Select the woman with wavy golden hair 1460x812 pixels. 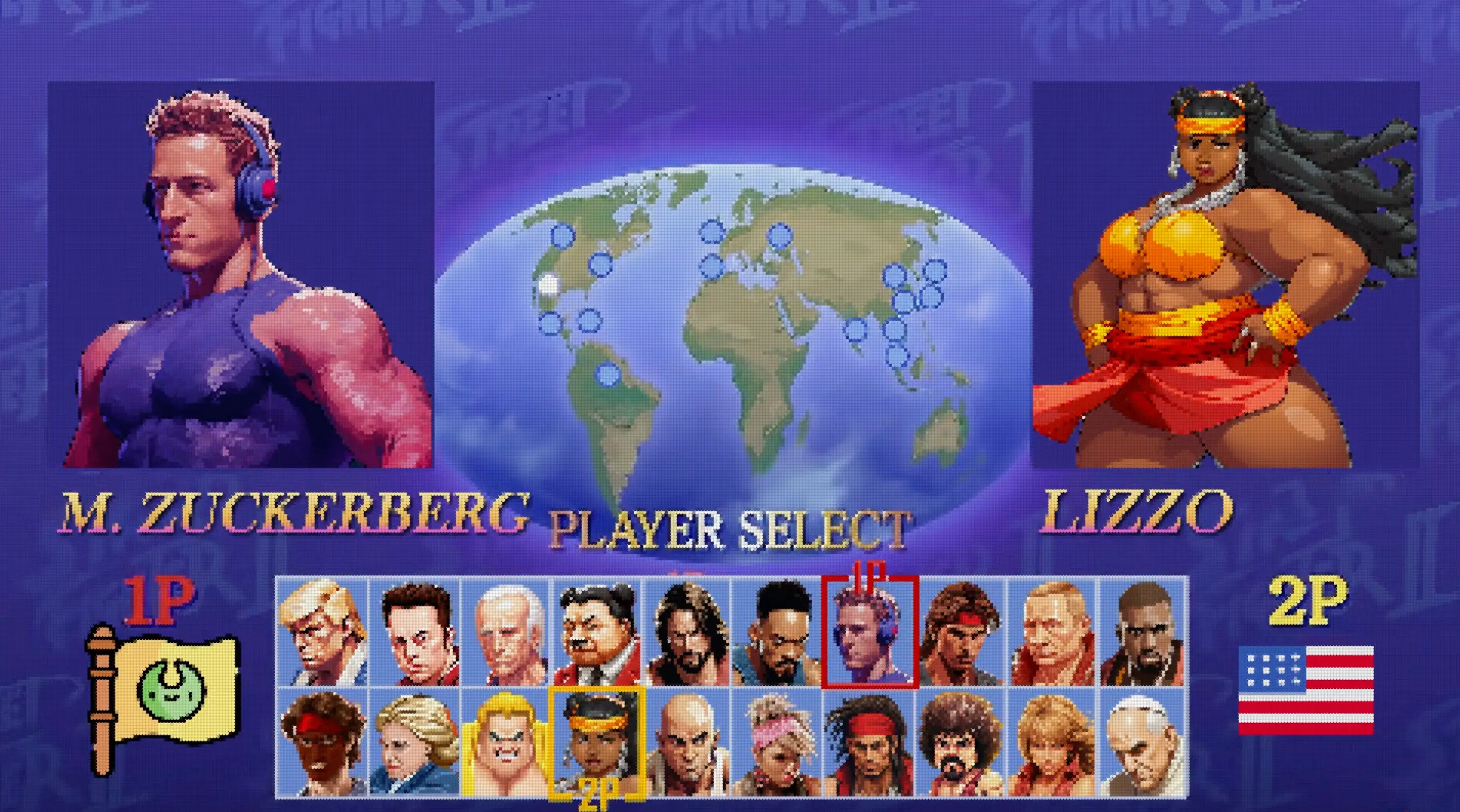[1052, 742]
